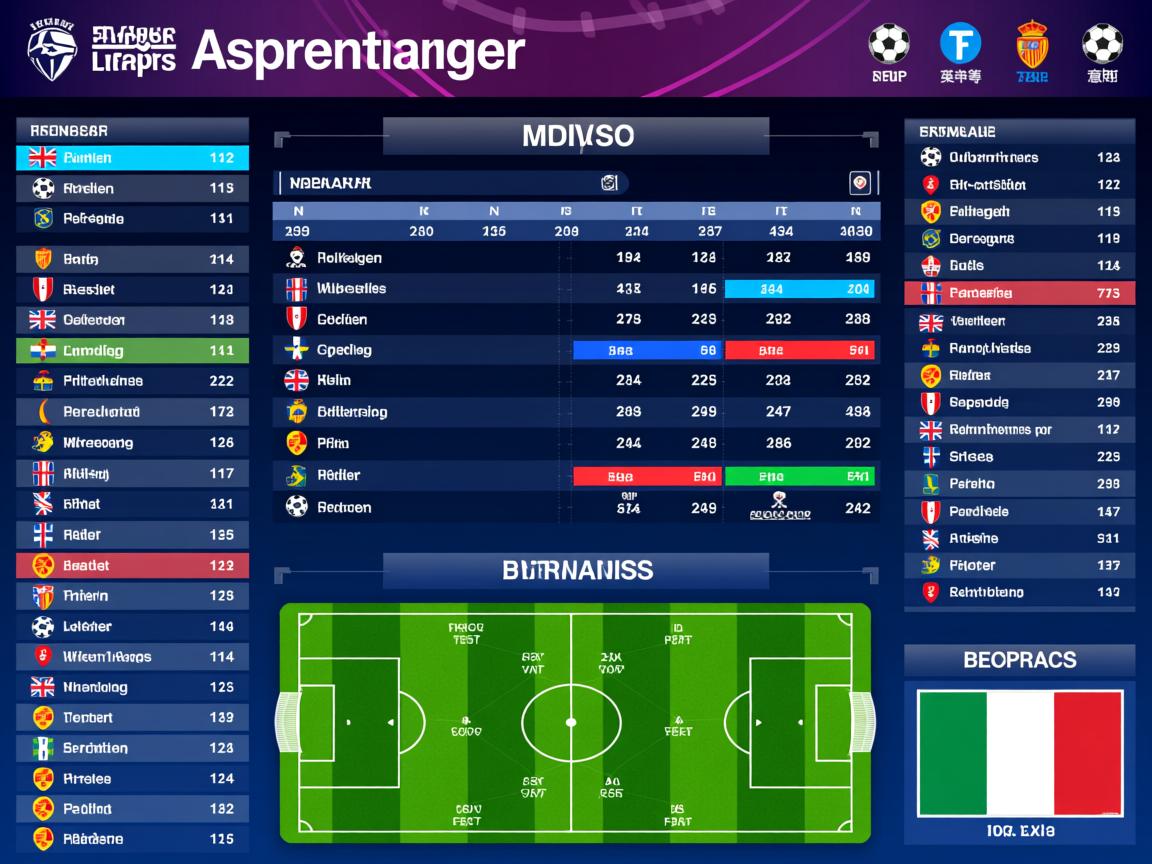Open the Pritechaines entry scoring 222

[x=132, y=381]
